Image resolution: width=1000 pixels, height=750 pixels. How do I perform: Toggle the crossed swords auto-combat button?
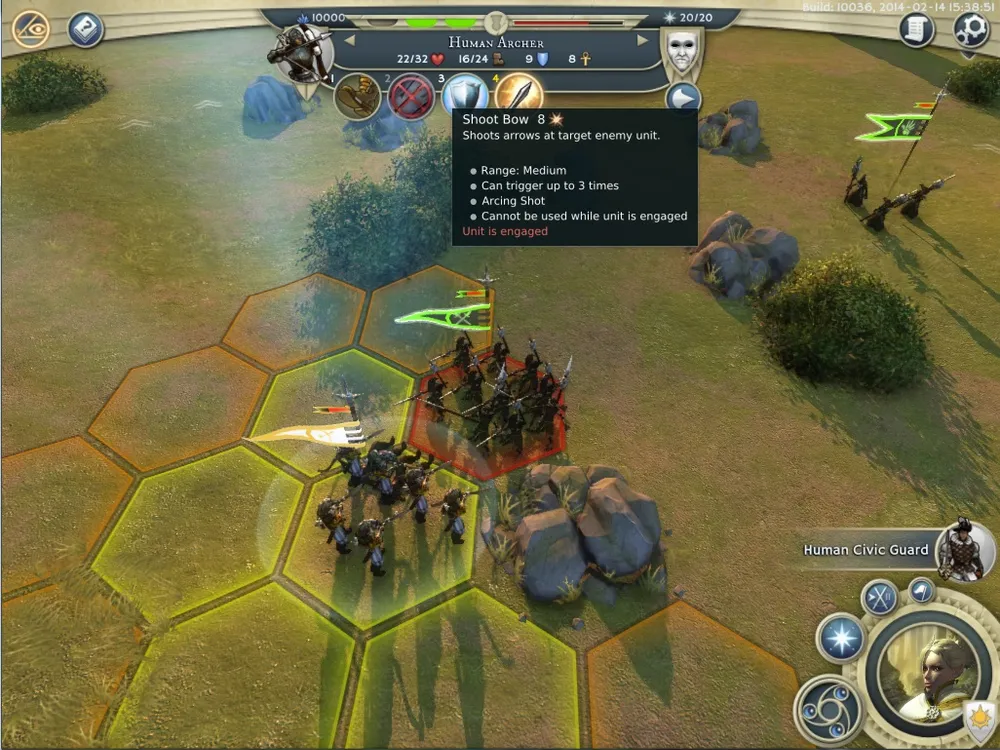click(881, 599)
